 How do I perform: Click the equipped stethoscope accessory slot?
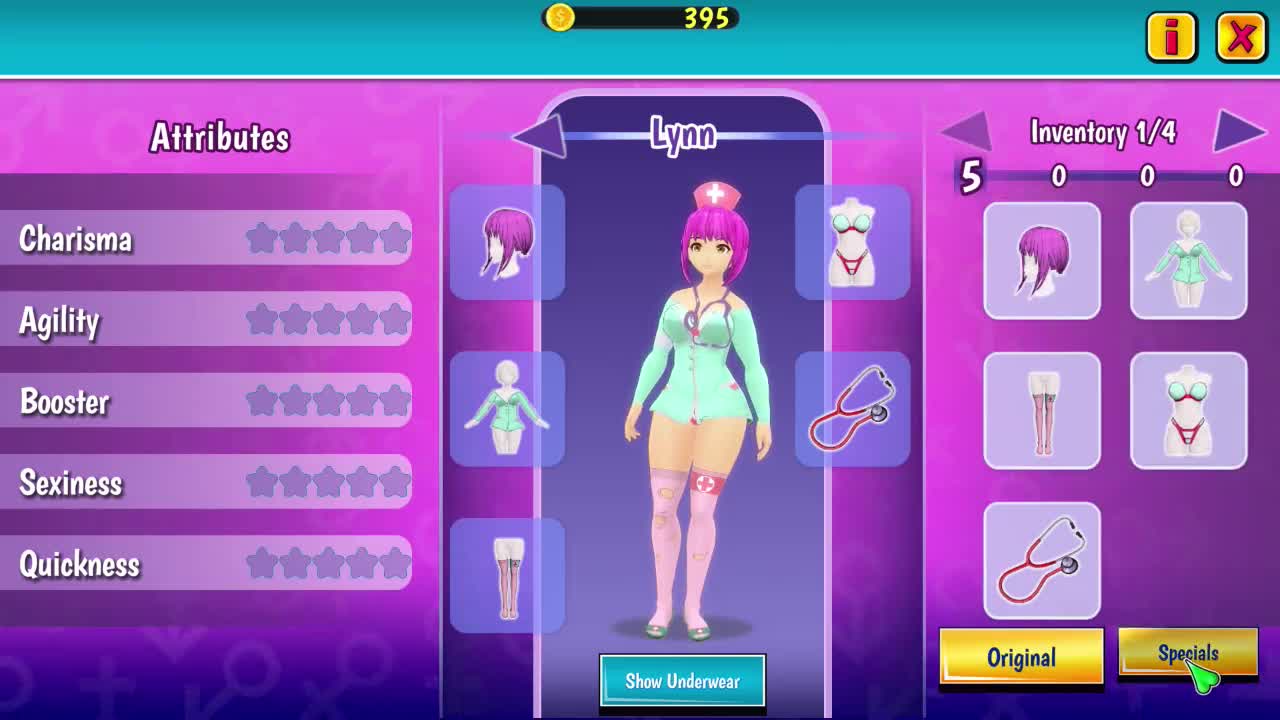[x=852, y=409]
